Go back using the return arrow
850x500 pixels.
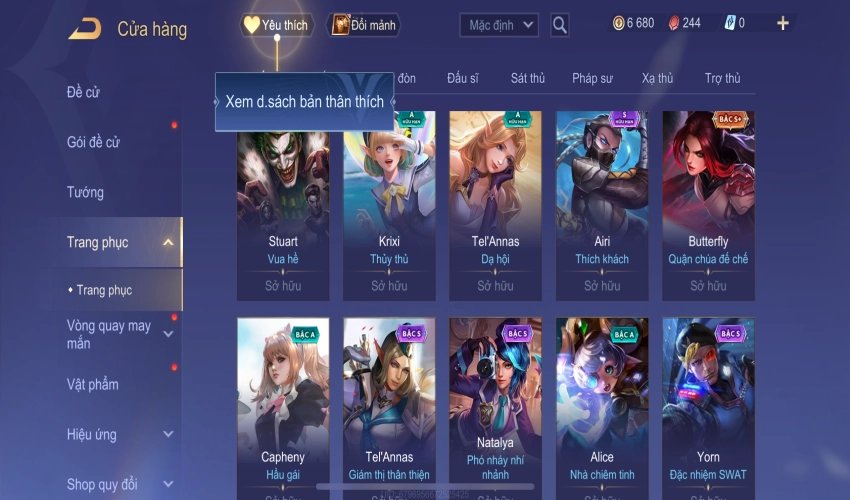pos(85,28)
